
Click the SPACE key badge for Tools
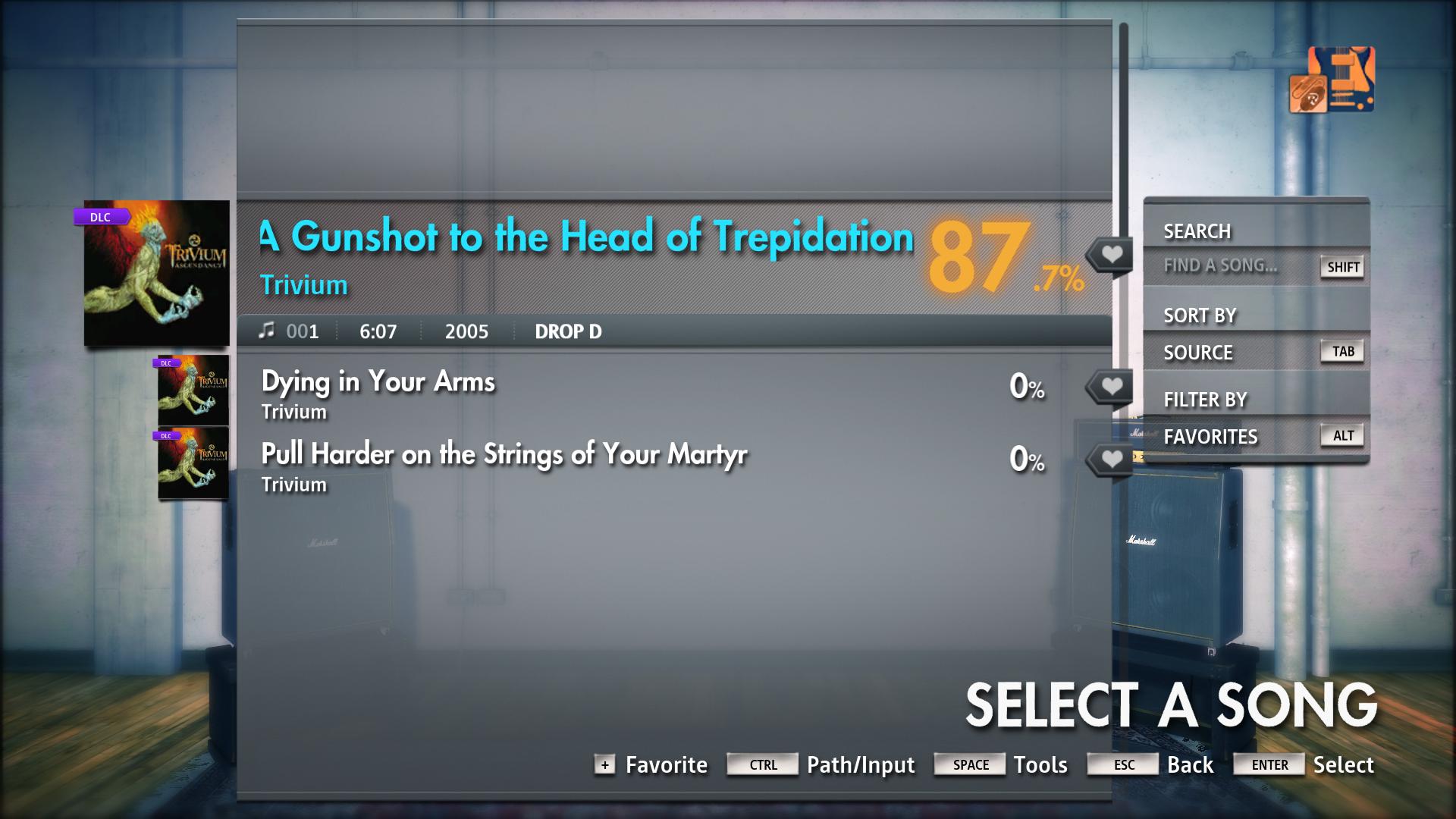[x=969, y=764]
